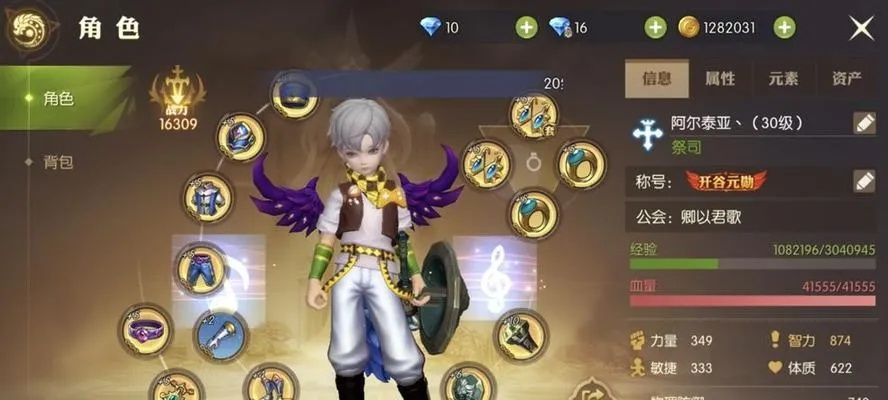Select the purple belt equipment slot
Screen dimensions: 888x400
pos(146,328)
